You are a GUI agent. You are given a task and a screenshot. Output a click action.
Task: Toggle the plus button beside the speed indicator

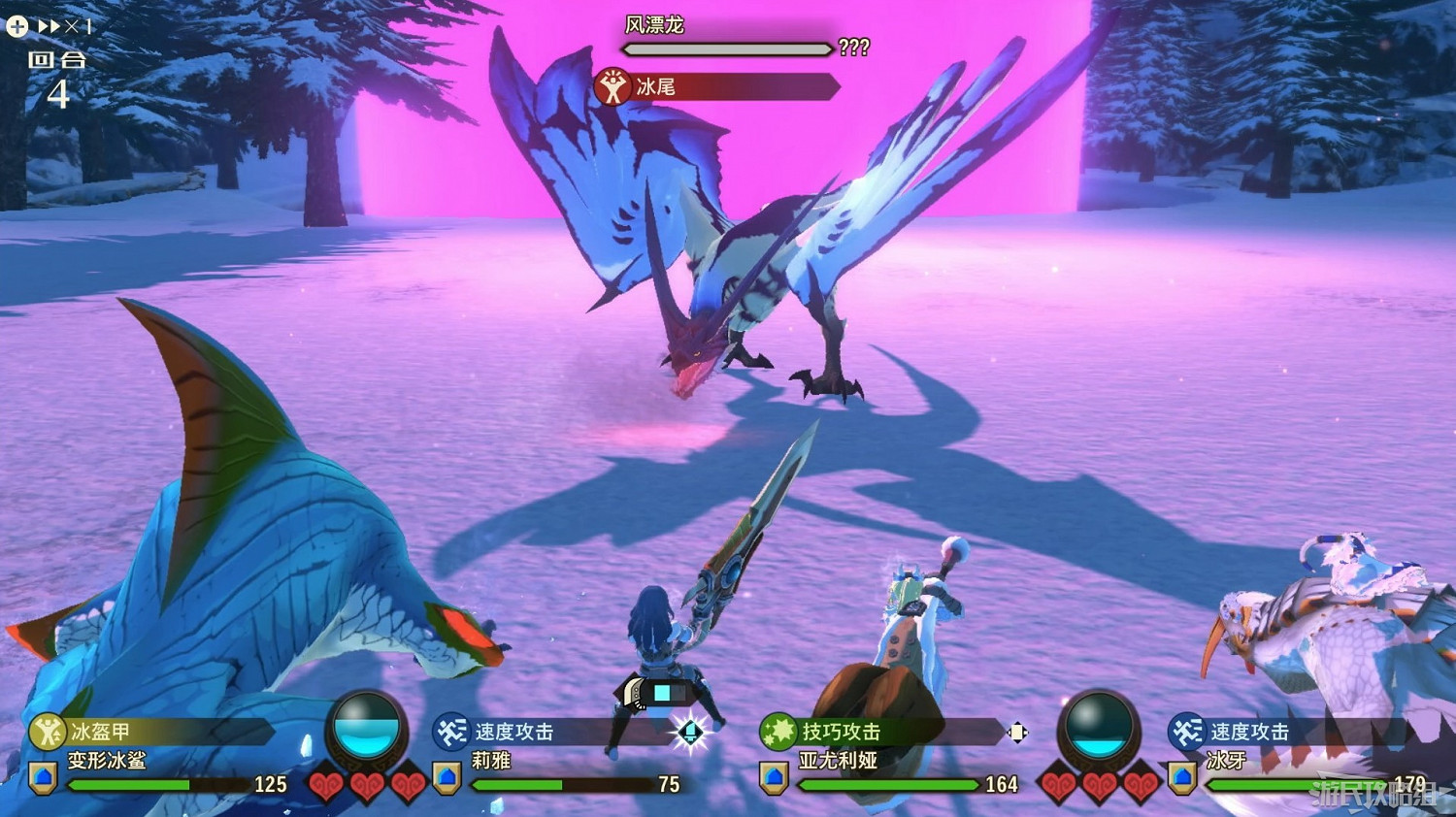[x=16, y=26]
